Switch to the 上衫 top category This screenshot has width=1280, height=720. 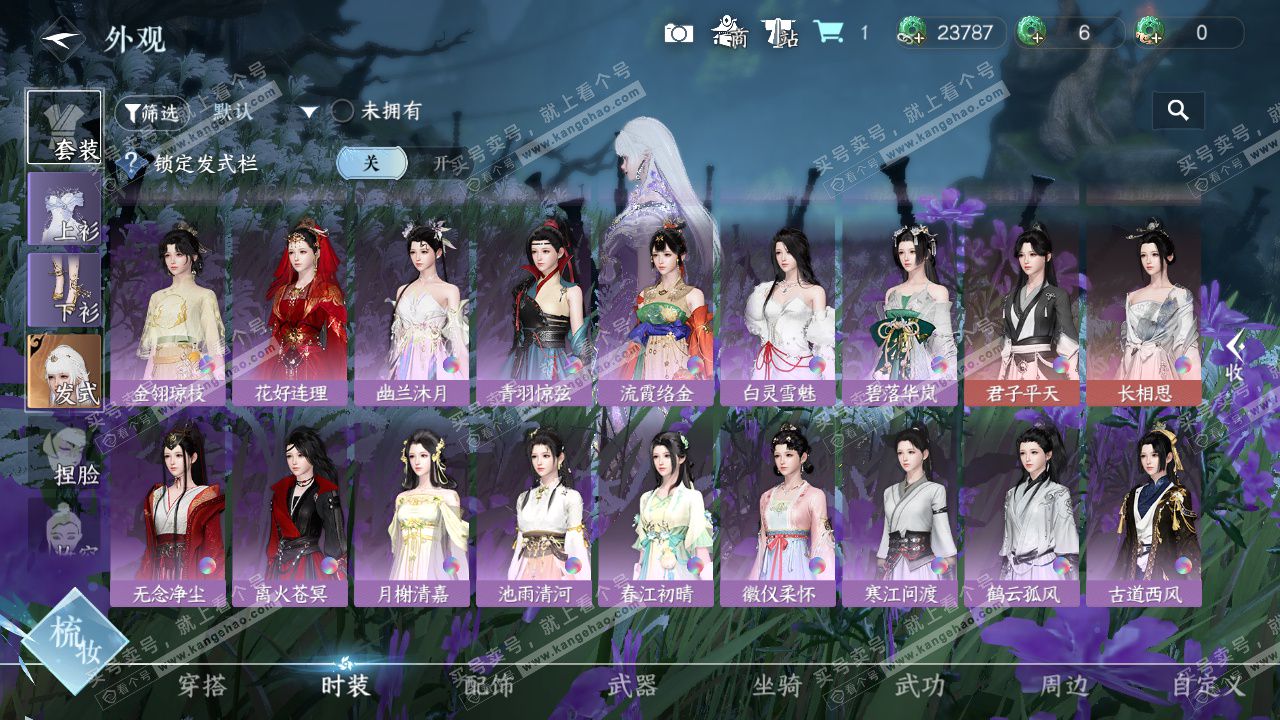(x=64, y=208)
